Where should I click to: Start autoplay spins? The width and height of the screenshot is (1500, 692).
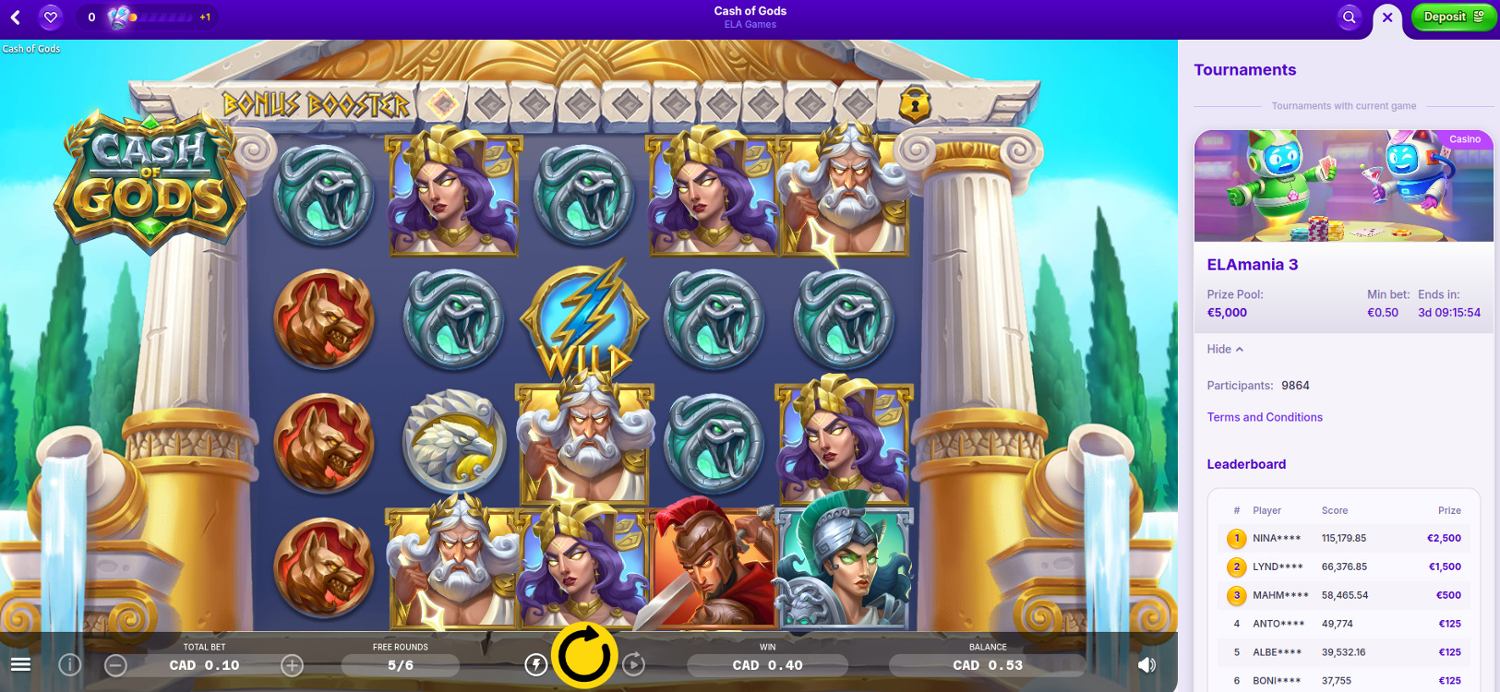[x=634, y=664]
